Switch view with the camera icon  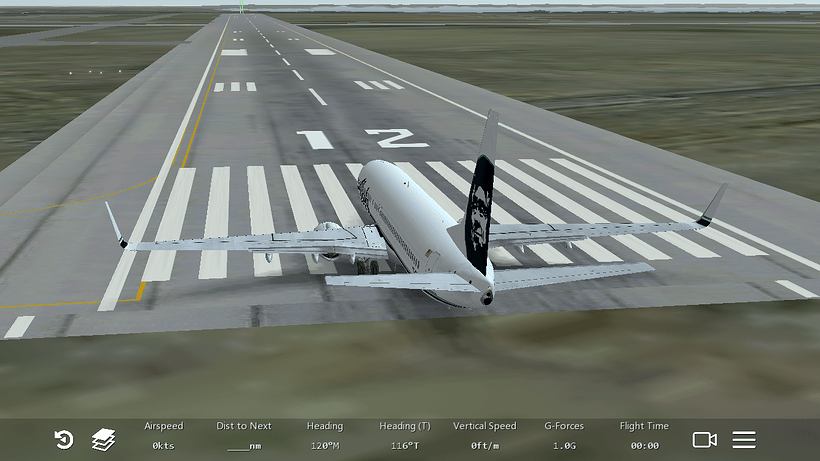[705, 439]
